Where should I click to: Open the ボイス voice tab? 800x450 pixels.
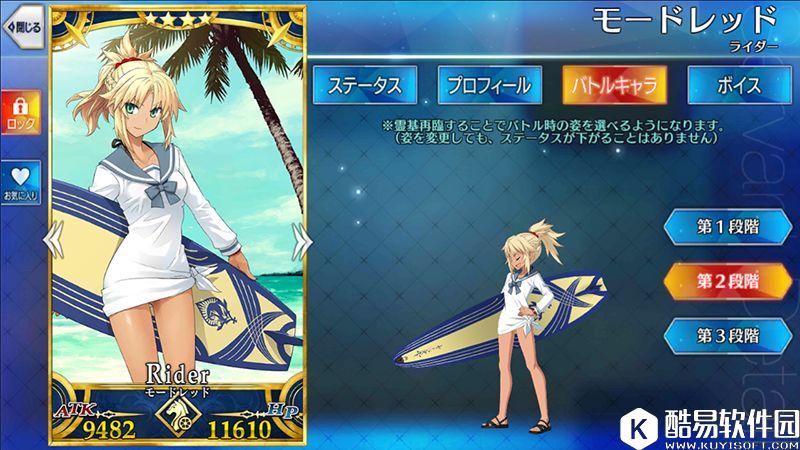click(738, 85)
